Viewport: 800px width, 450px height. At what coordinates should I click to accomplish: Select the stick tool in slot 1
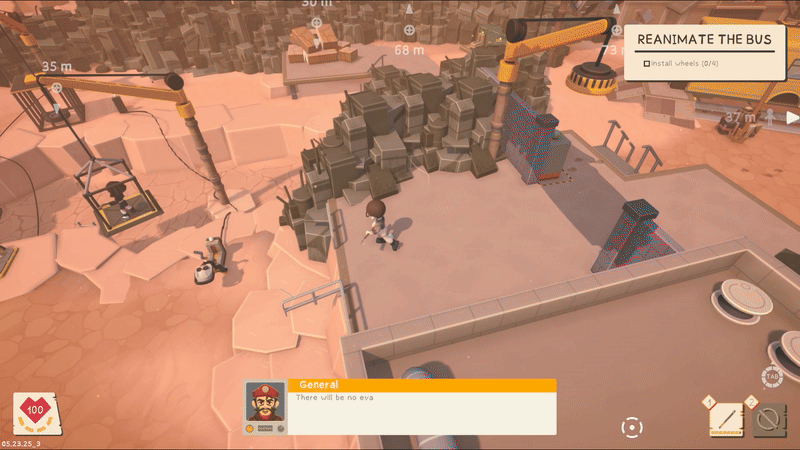725,419
